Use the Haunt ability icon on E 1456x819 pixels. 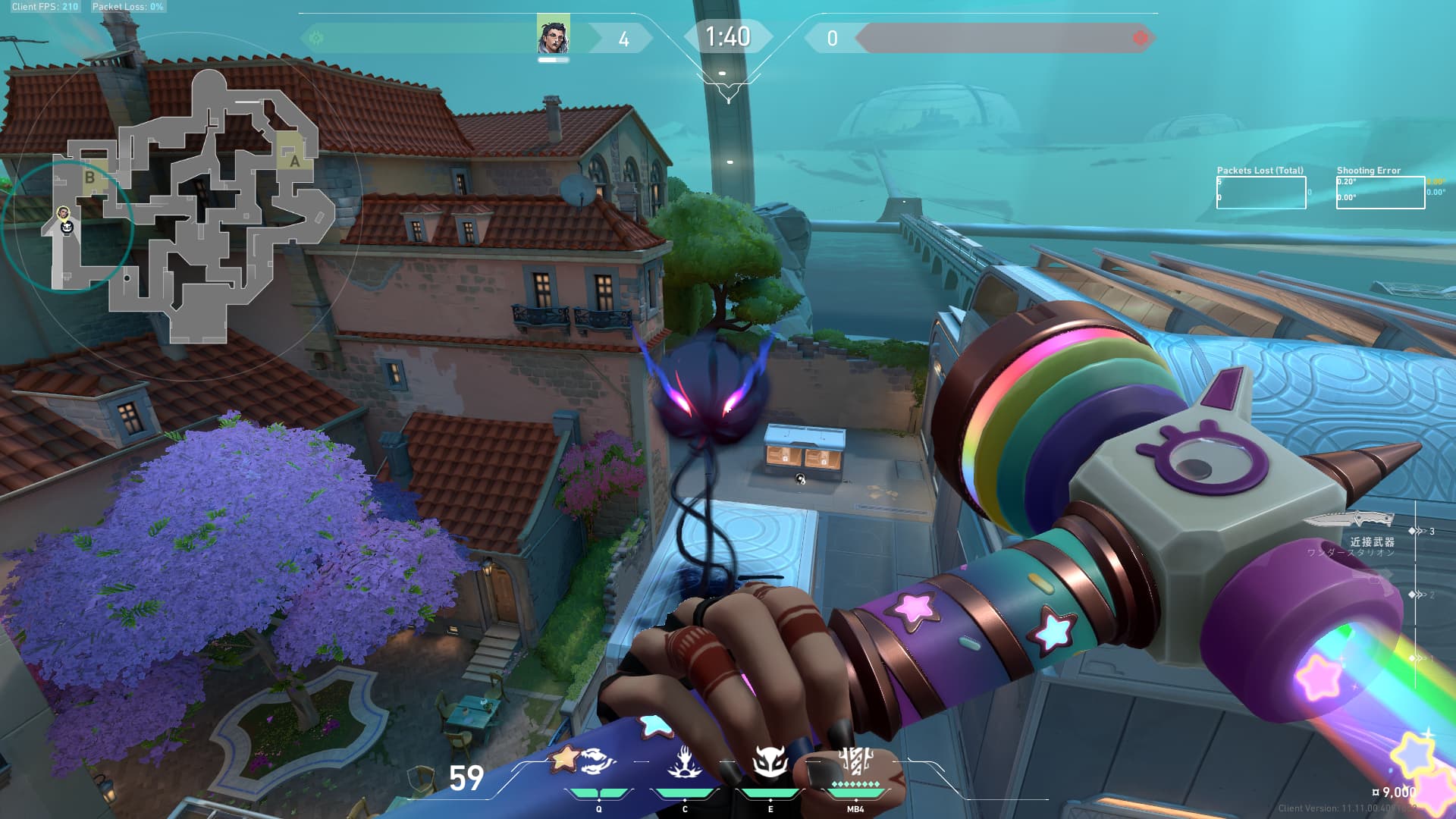(x=770, y=762)
